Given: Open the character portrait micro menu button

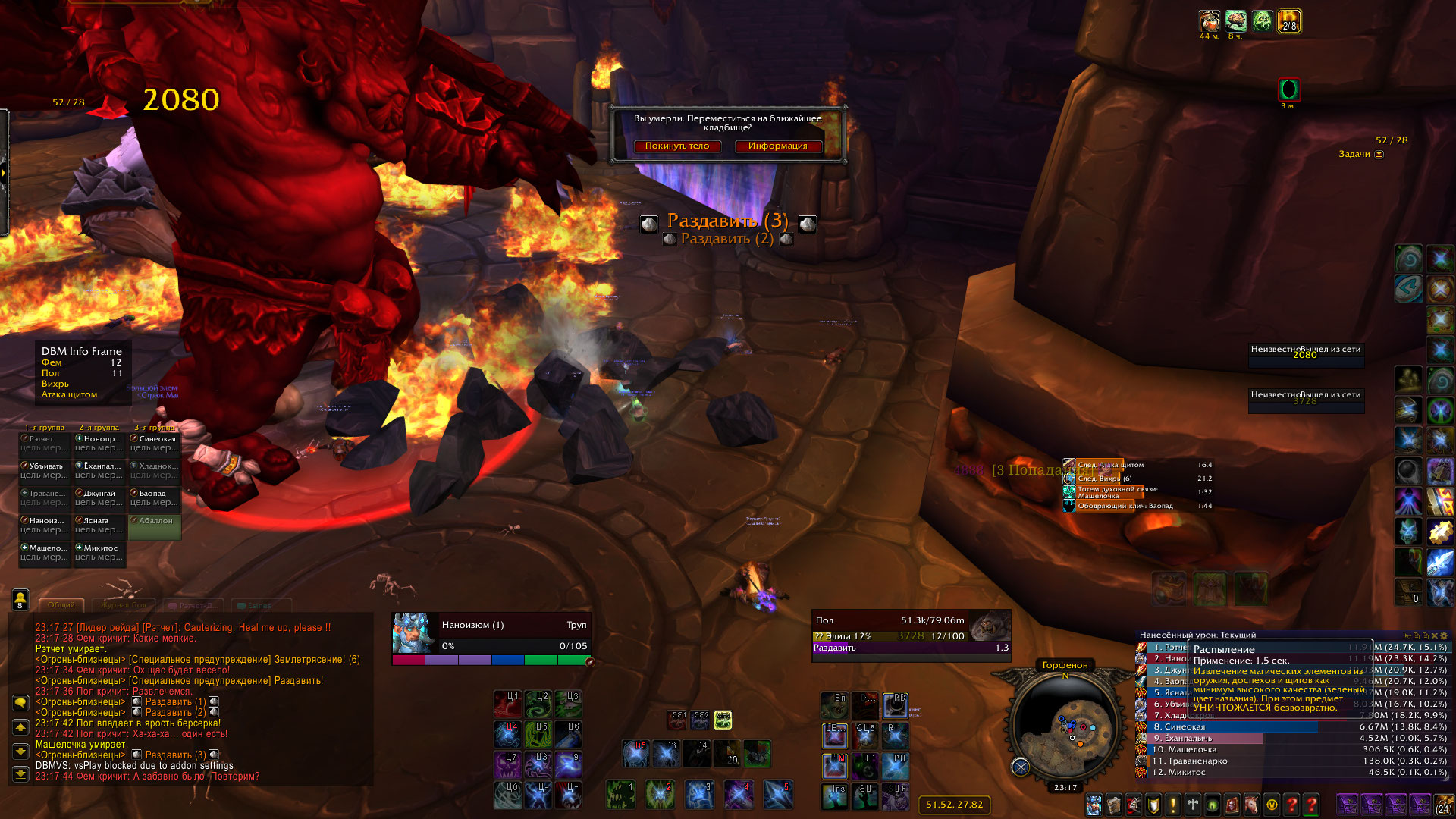Looking at the screenshot, I should [1094, 805].
